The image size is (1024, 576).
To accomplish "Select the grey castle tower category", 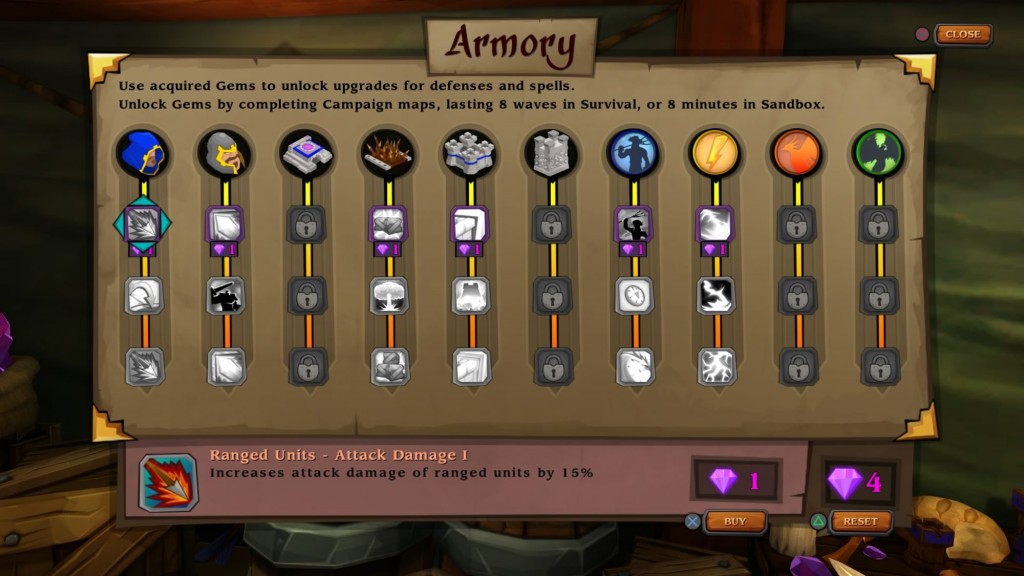I will [x=552, y=153].
